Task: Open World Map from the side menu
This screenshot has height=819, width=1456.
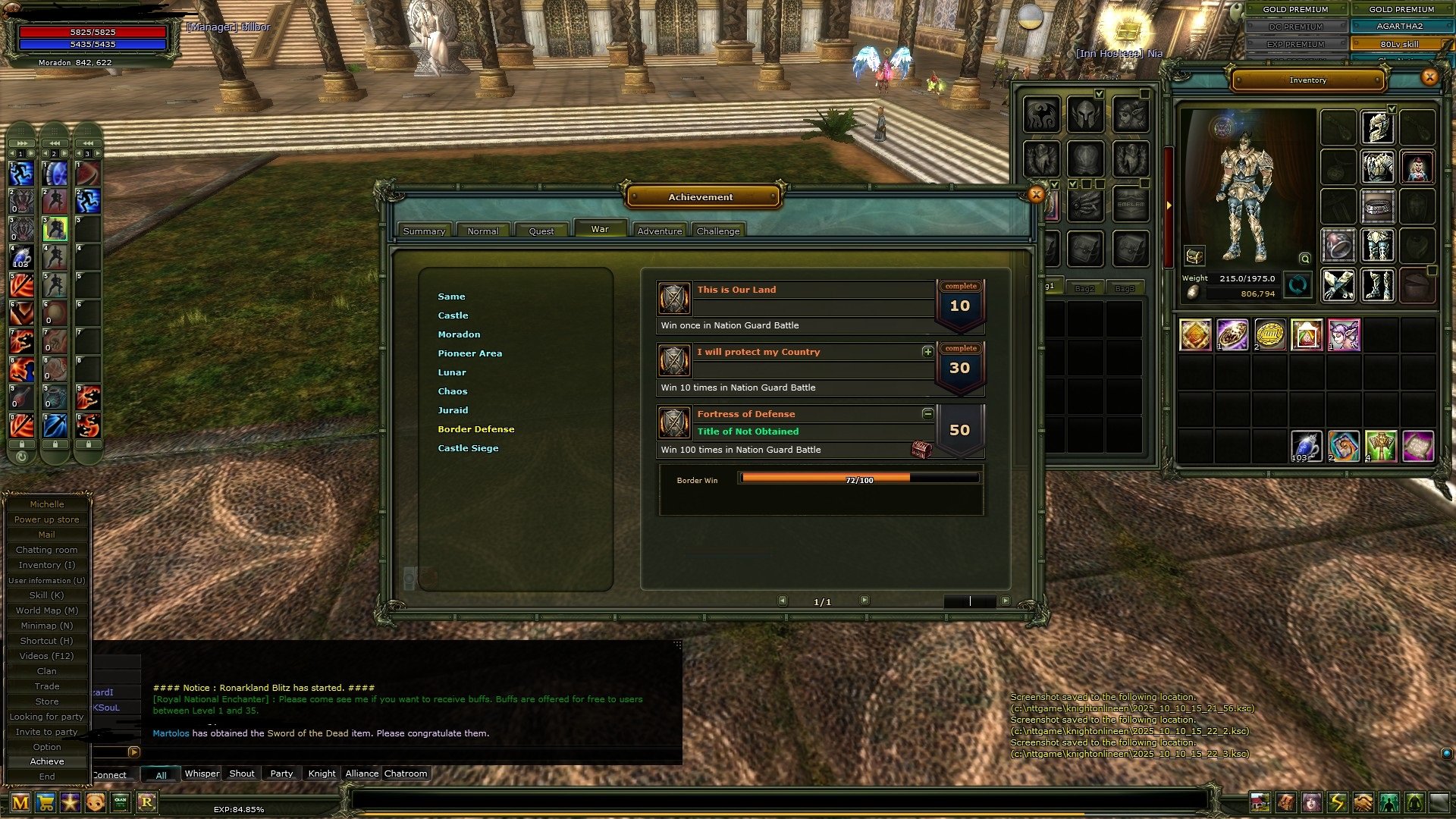Action: click(47, 610)
